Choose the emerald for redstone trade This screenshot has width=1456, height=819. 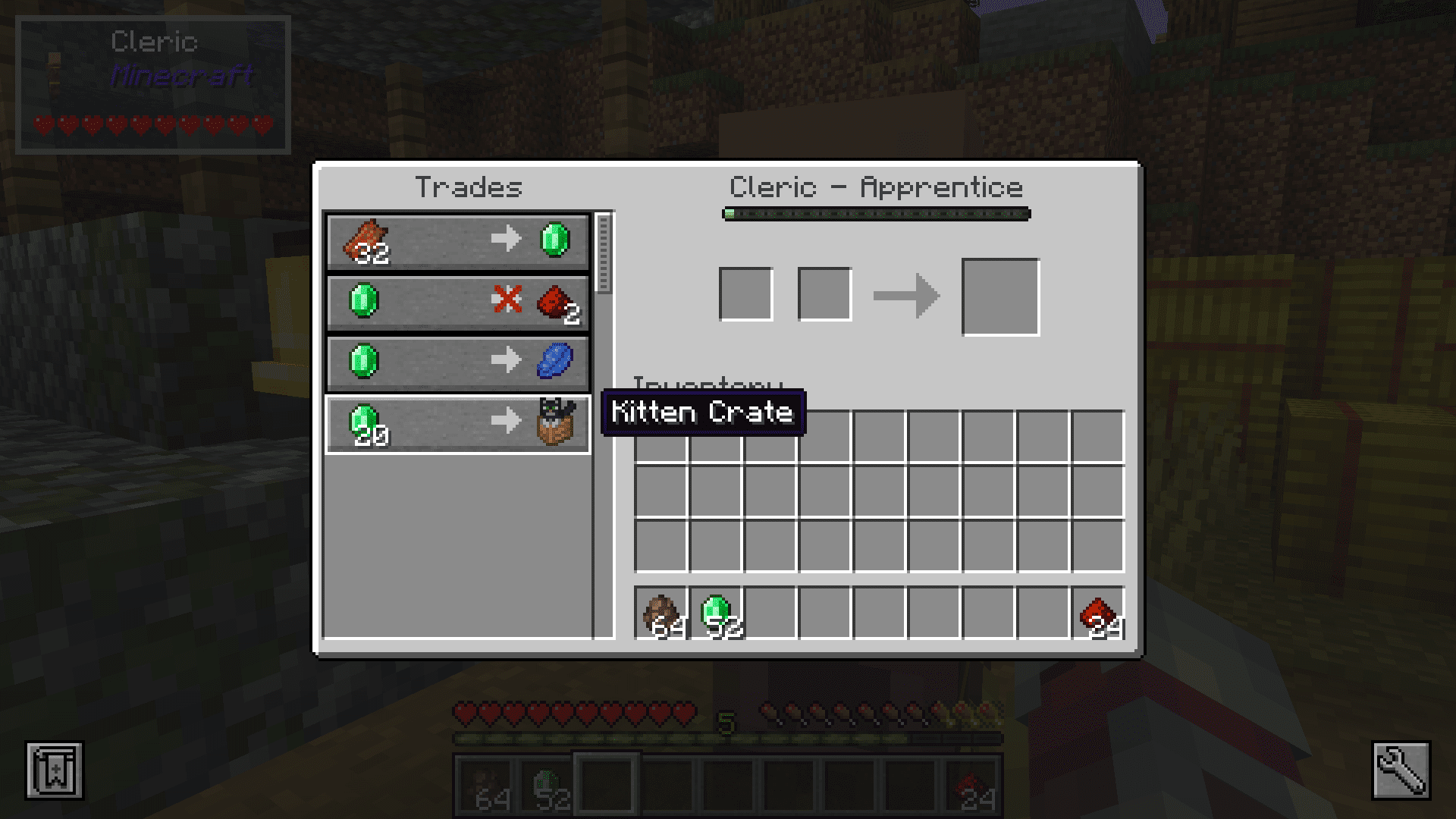pos(458,302)
